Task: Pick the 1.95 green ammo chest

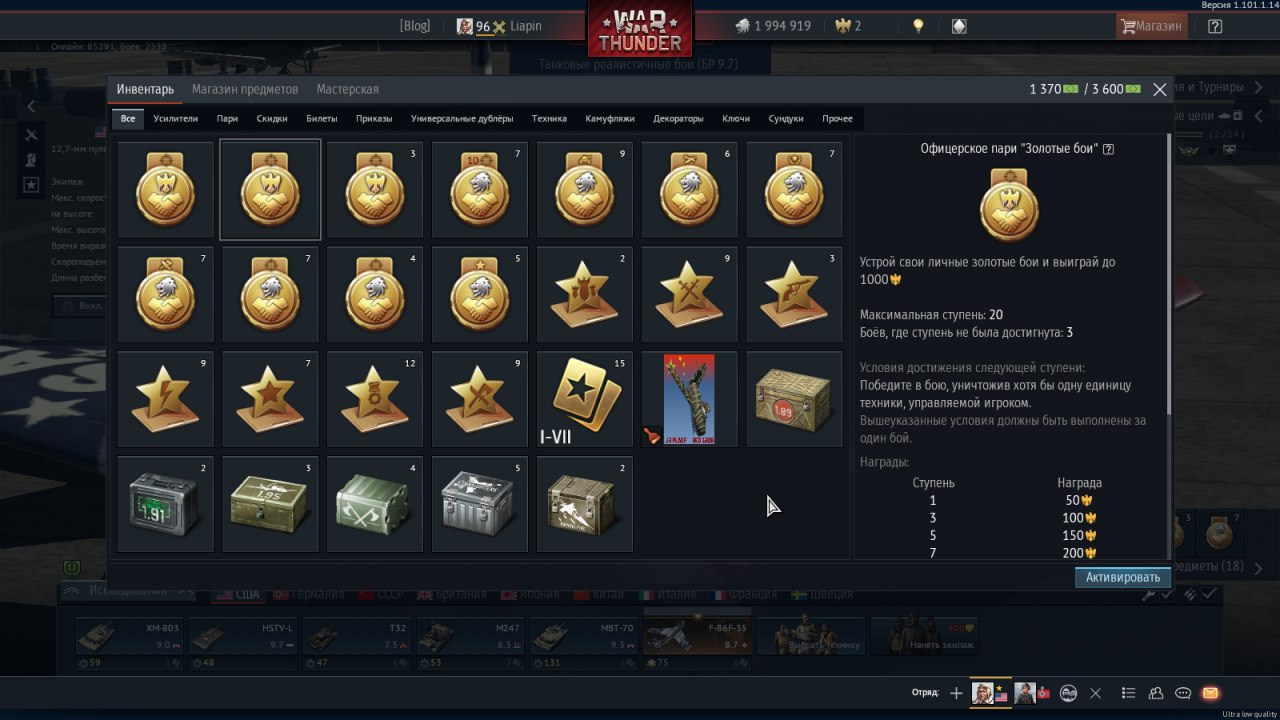Action: 270,504
